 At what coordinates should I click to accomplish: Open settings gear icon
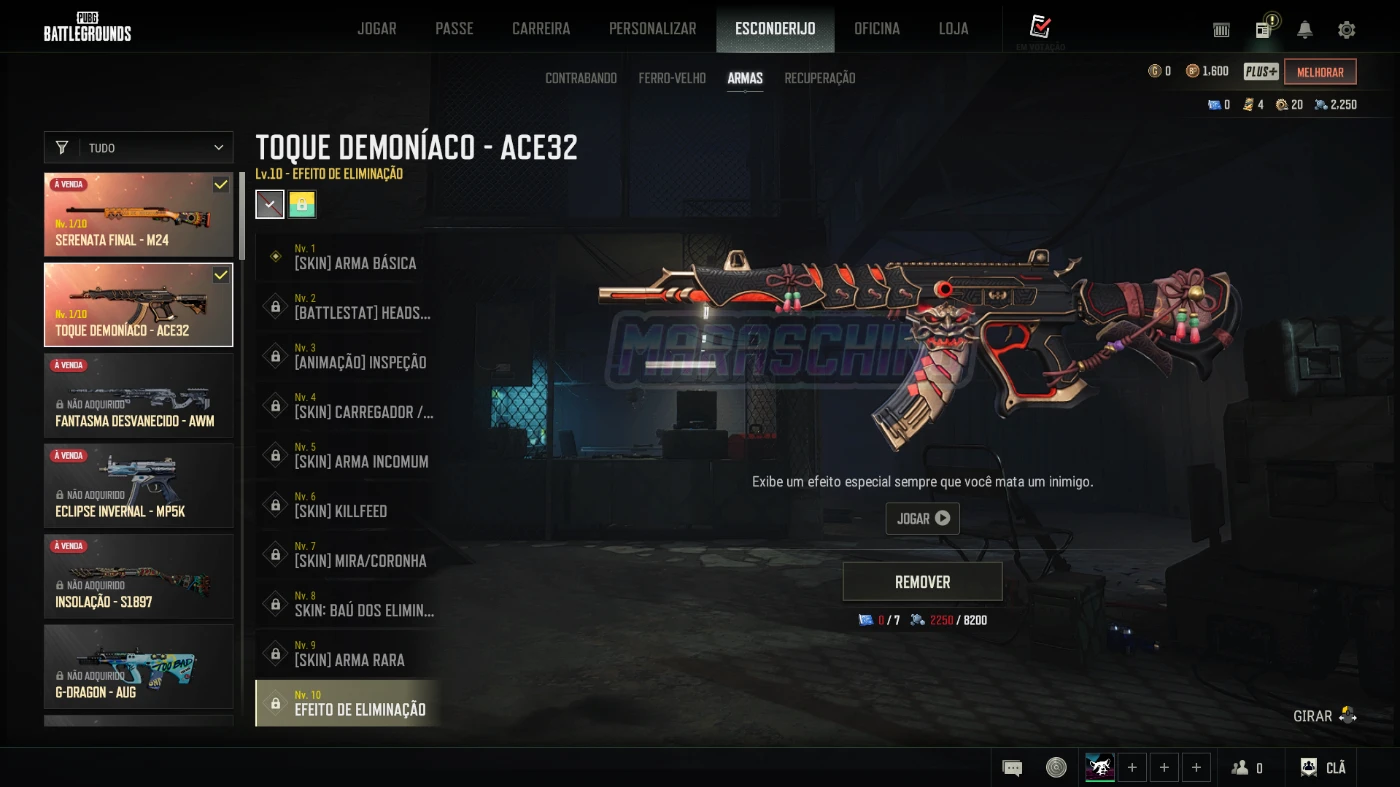click(x=1346, y=30)
